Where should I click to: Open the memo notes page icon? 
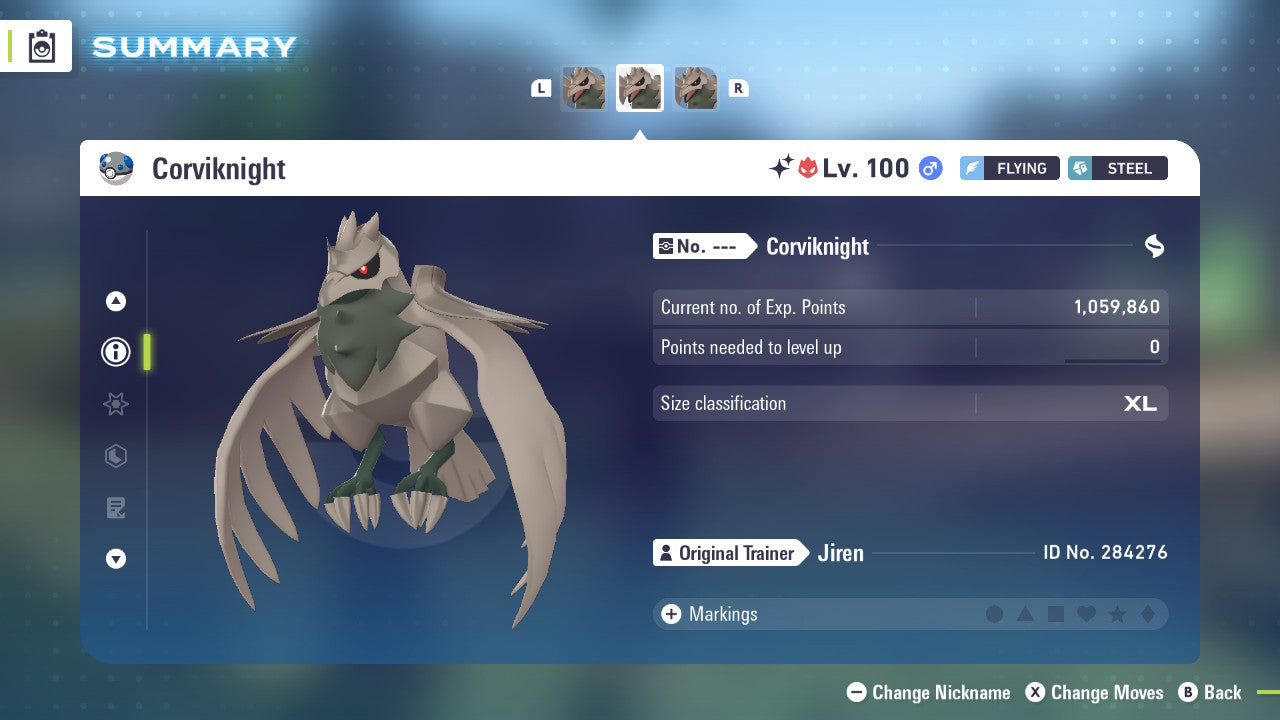(115, 508)
